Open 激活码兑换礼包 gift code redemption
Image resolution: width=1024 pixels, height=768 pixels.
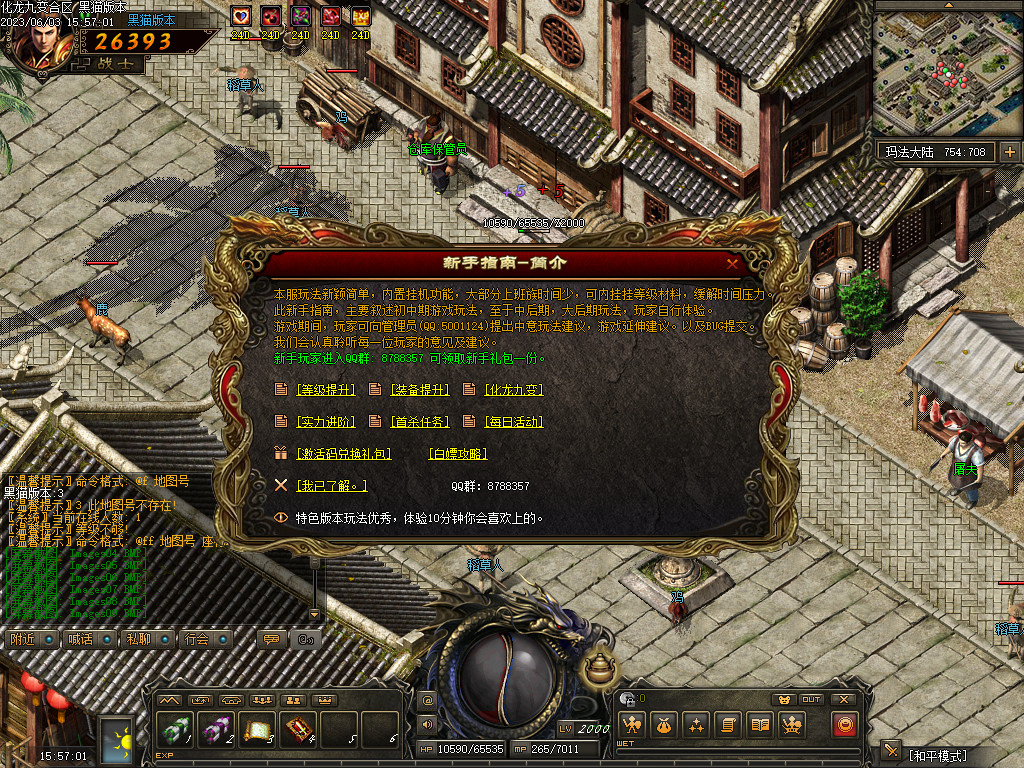[x=343, y=454]
